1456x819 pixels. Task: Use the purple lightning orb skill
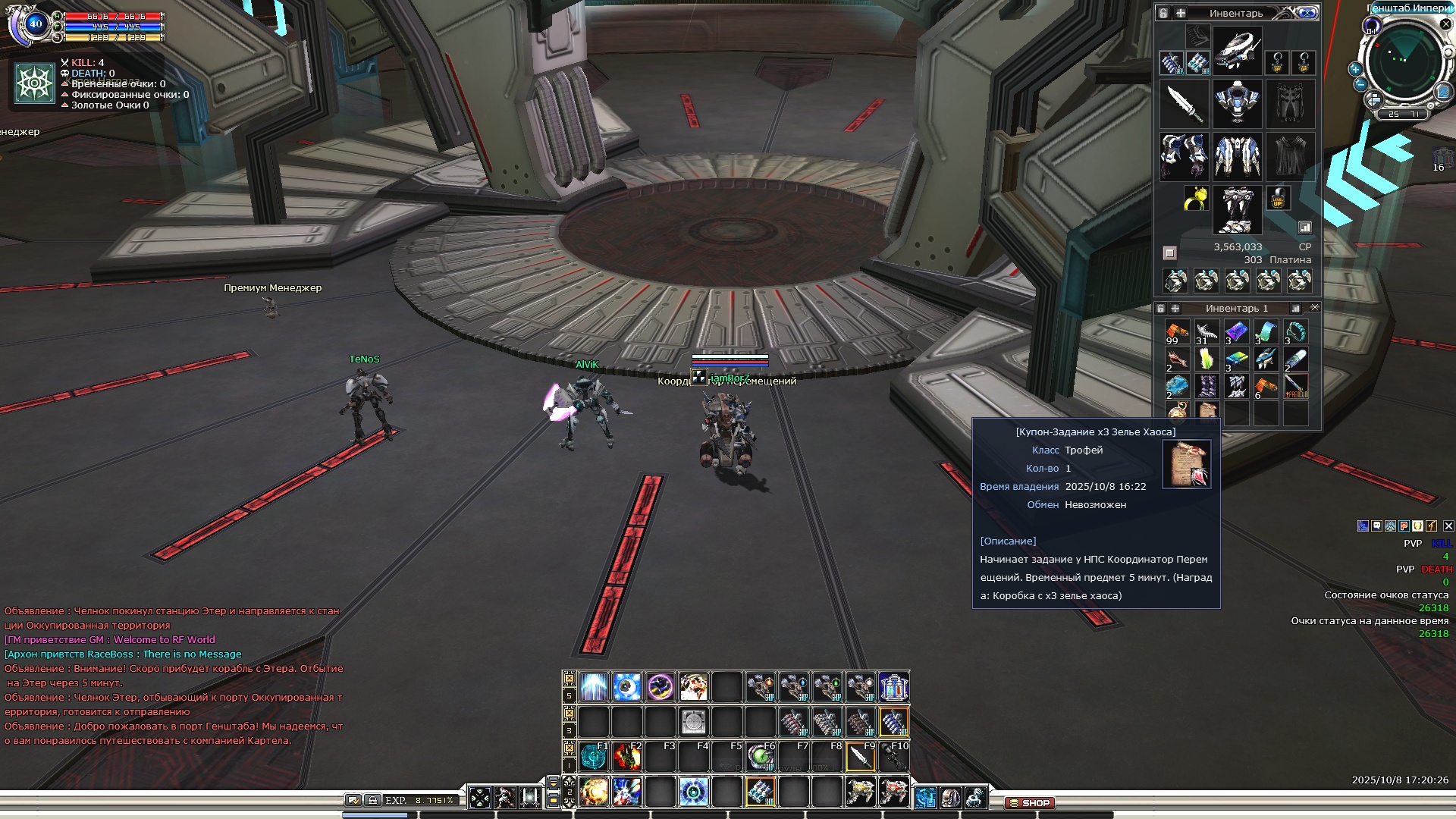(661, 686)
